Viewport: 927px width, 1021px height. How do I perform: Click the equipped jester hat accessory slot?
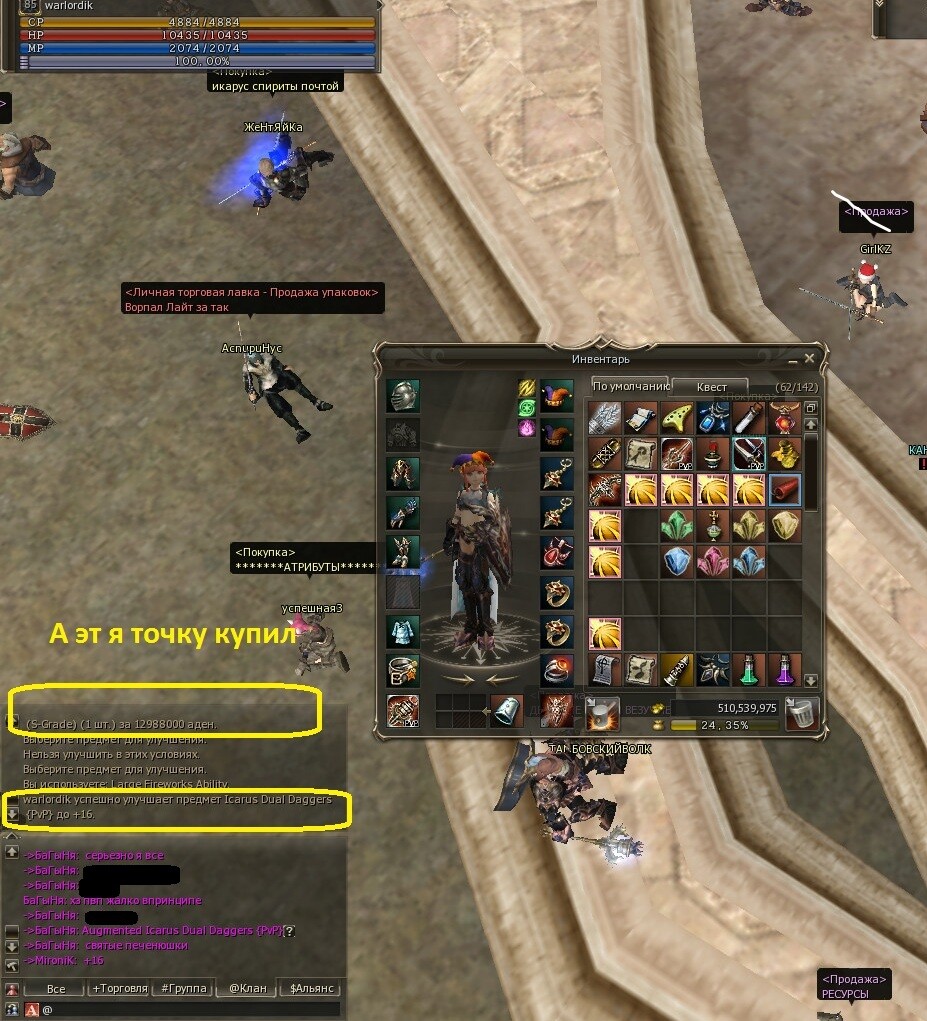(x=557, y=396)
